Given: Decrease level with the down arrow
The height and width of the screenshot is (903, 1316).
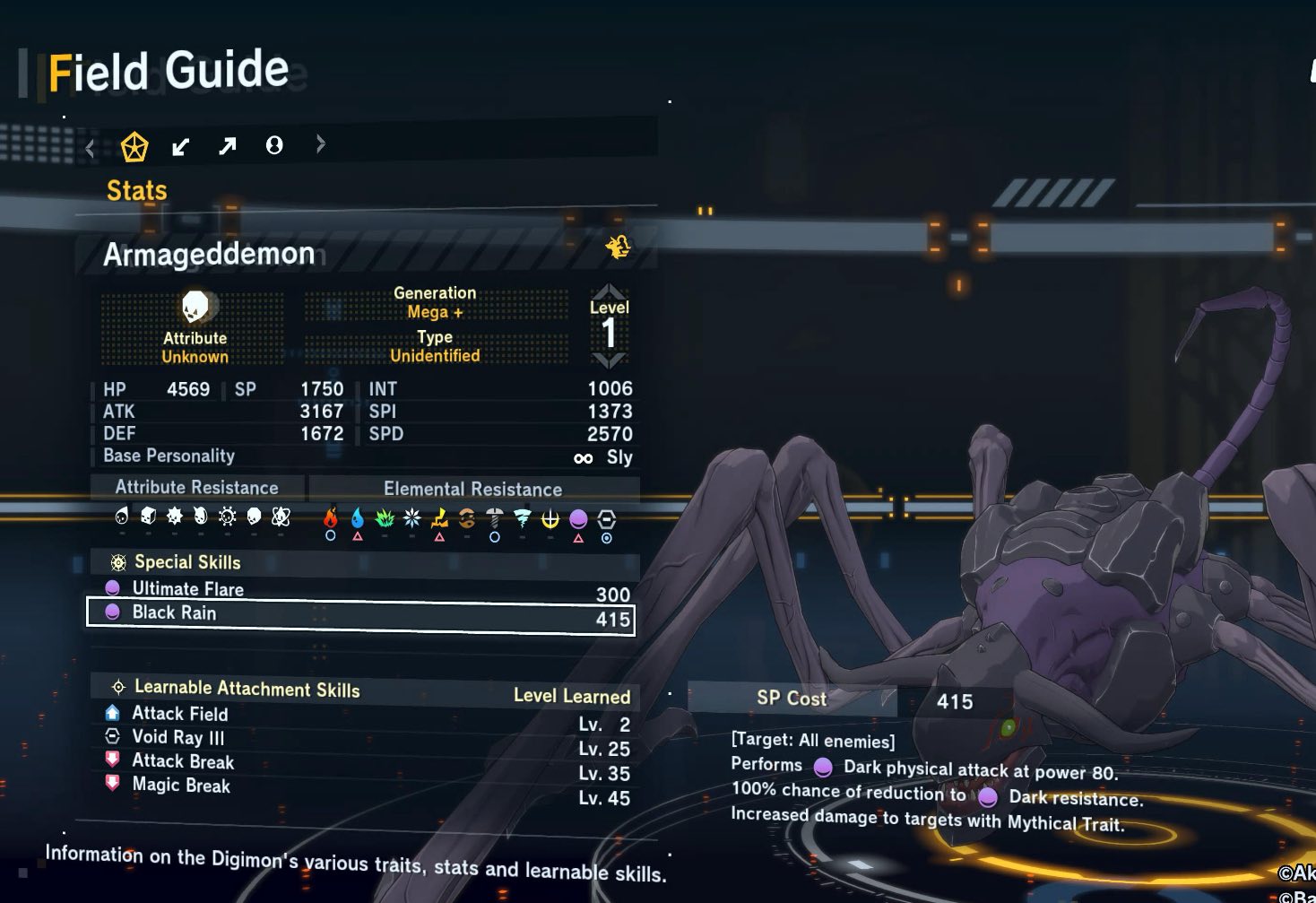Looking at the screenshot, I should [609, 361].
